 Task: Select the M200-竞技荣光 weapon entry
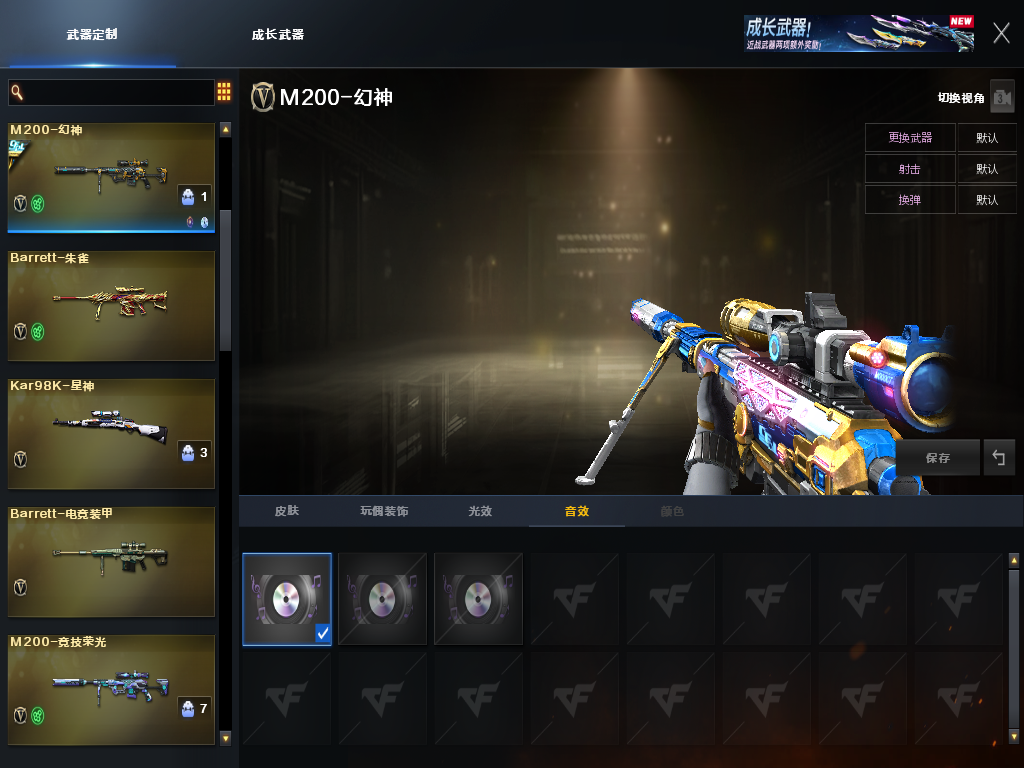111,689
